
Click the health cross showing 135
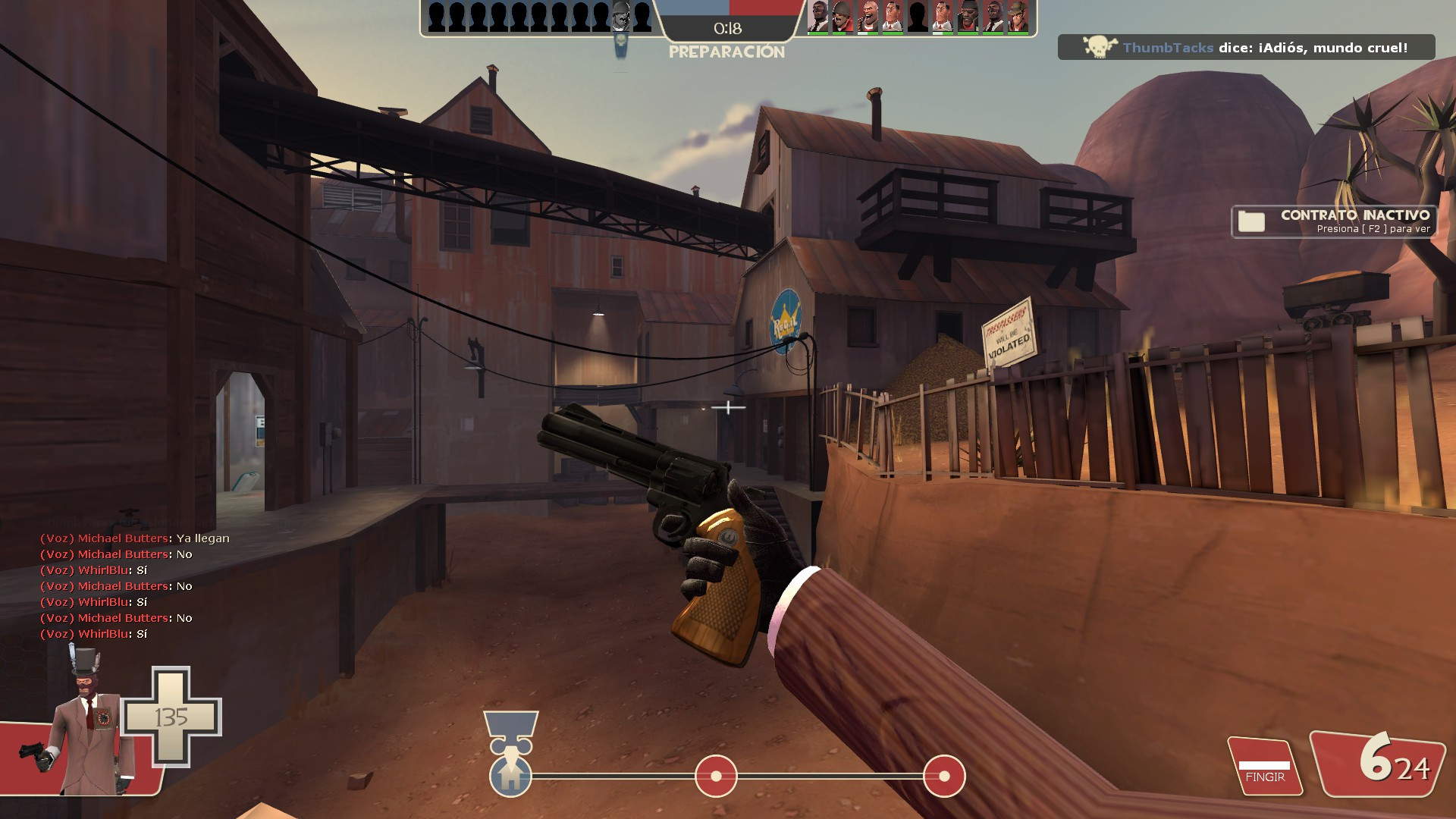(x=171, y=715)
